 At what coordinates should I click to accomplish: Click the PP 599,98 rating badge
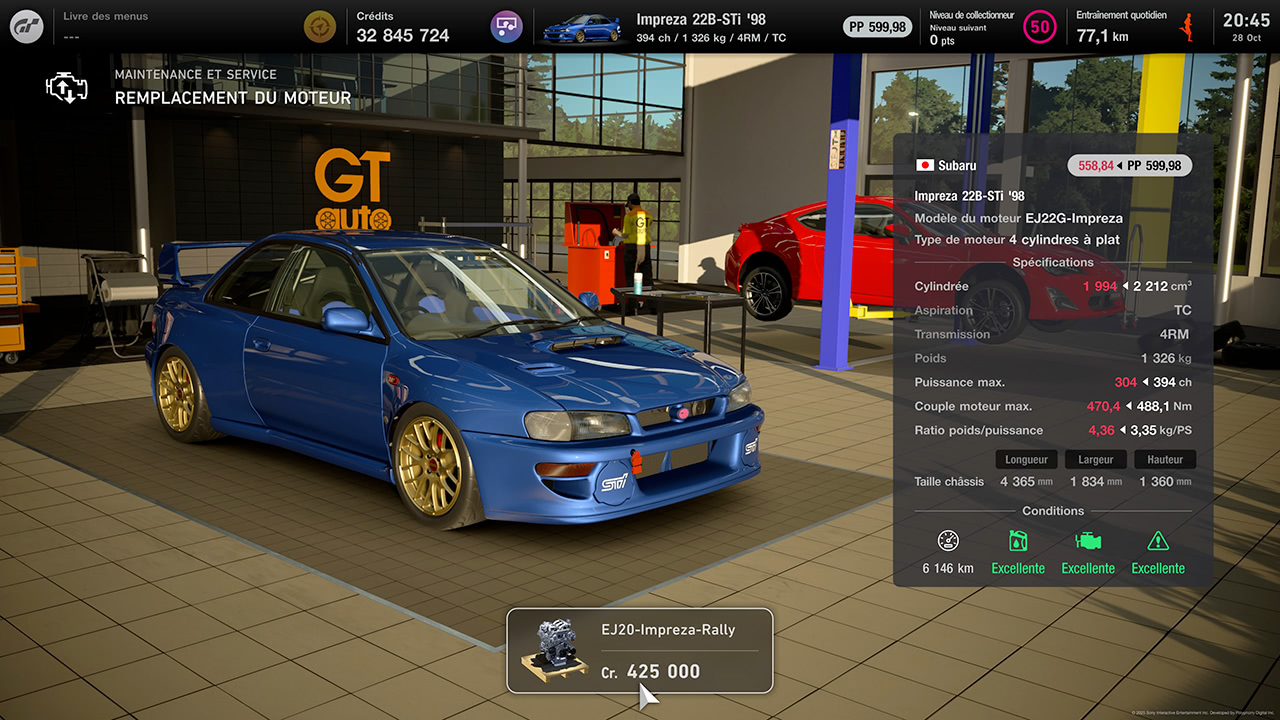pyautogui.click(x=877, y=27)
